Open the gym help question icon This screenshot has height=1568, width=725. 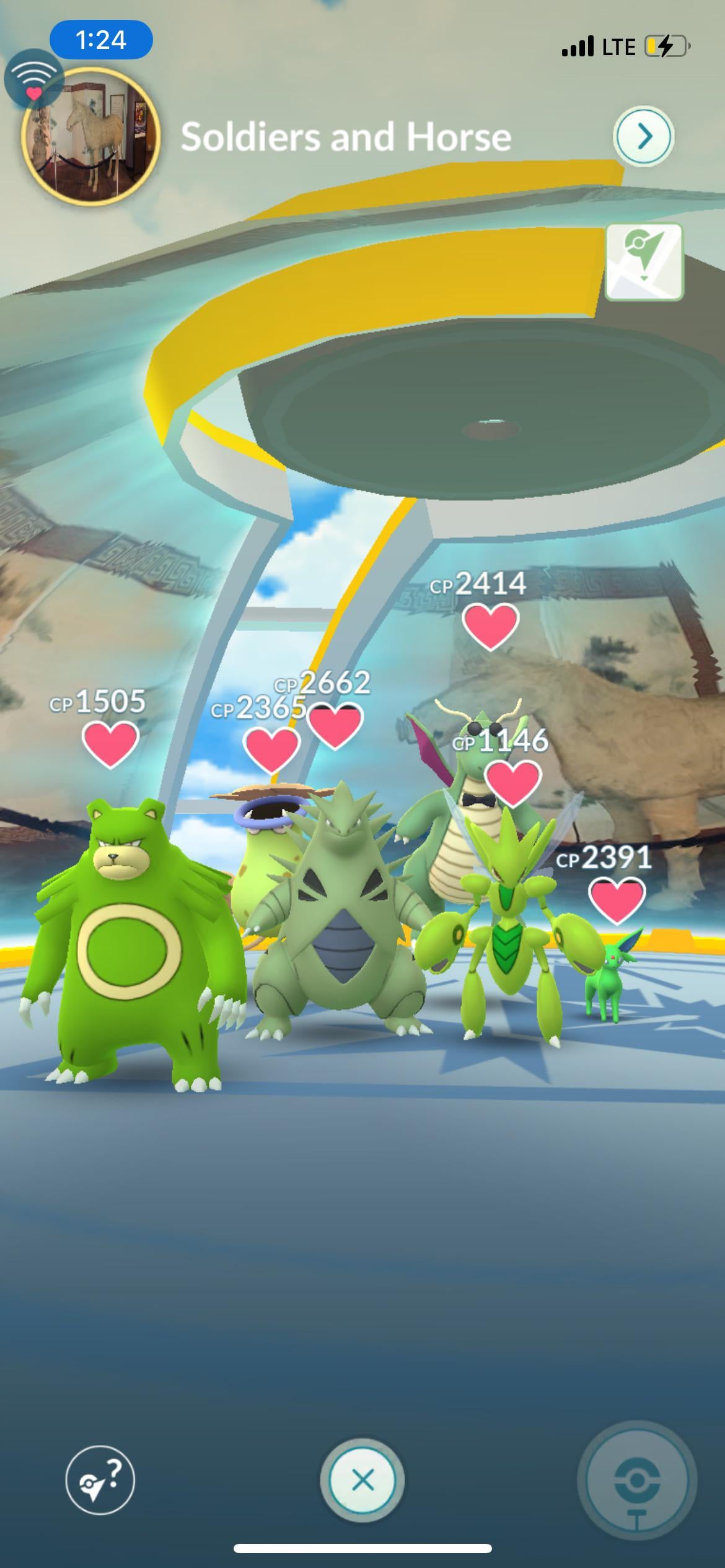100,1479
